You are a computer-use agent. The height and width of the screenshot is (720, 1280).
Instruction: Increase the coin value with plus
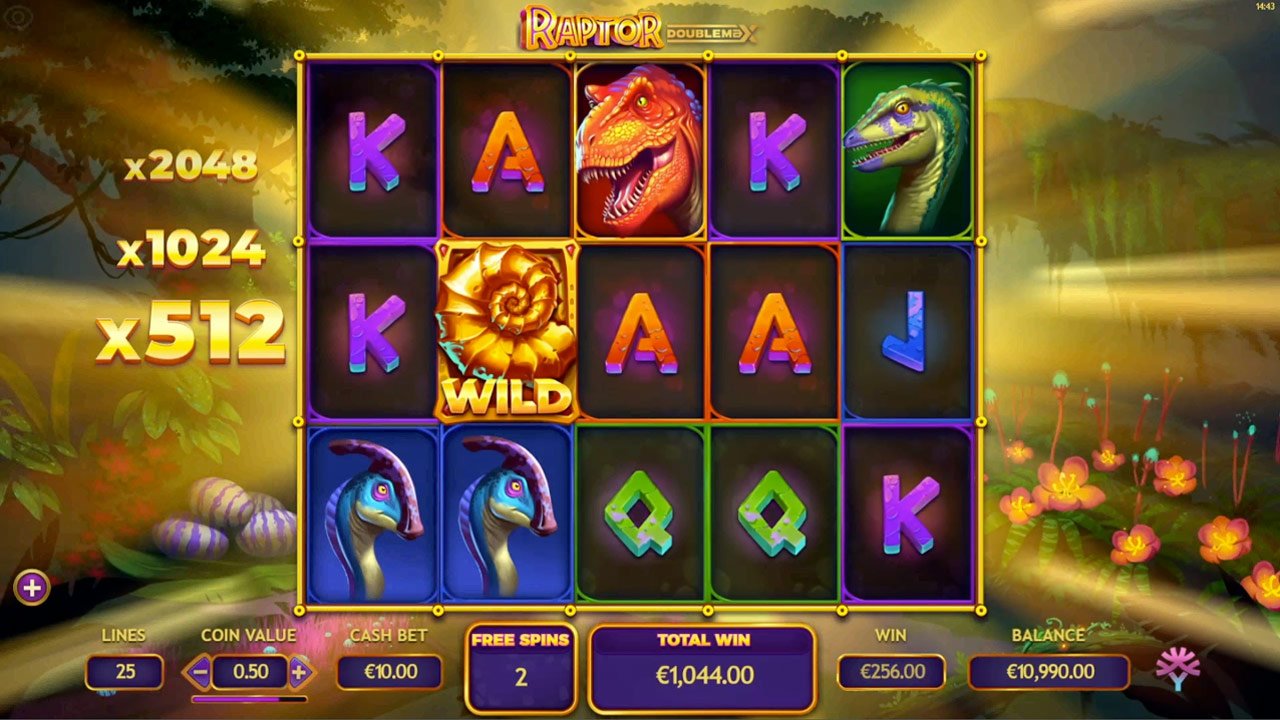[298, 672]
